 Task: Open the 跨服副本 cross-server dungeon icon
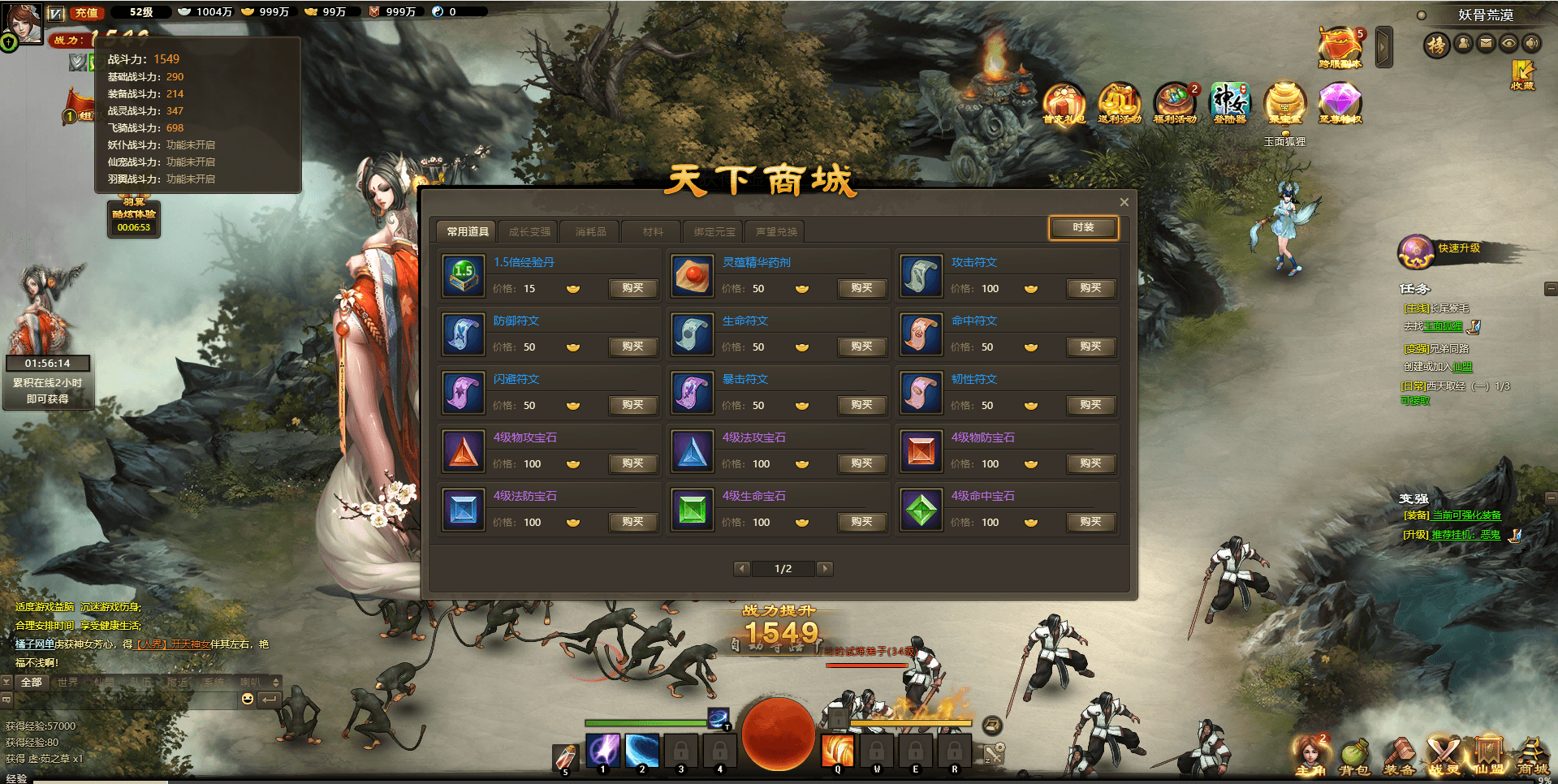(x=1339, y=42)
